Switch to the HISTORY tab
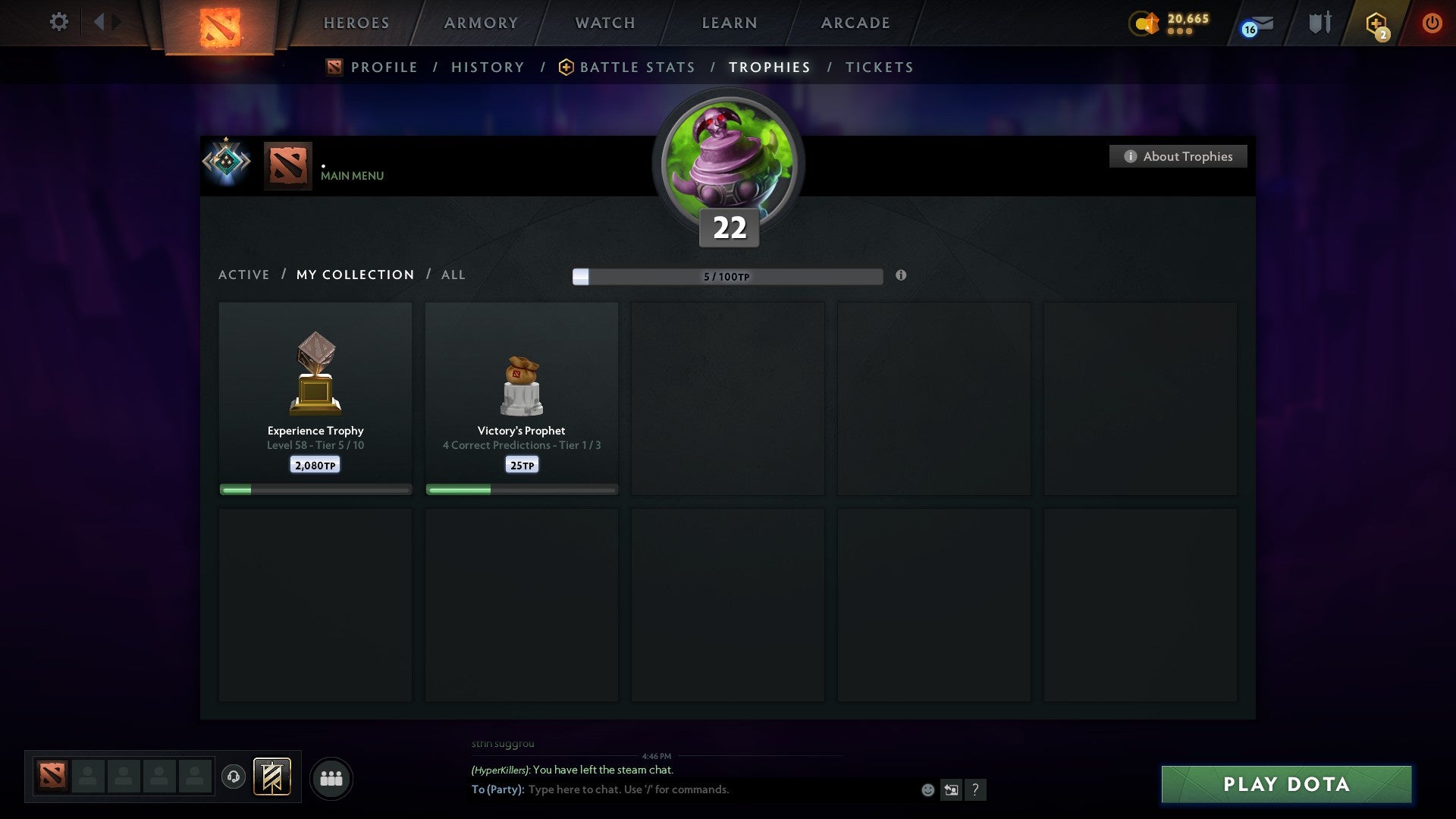1456x819 pixels. 488,67
